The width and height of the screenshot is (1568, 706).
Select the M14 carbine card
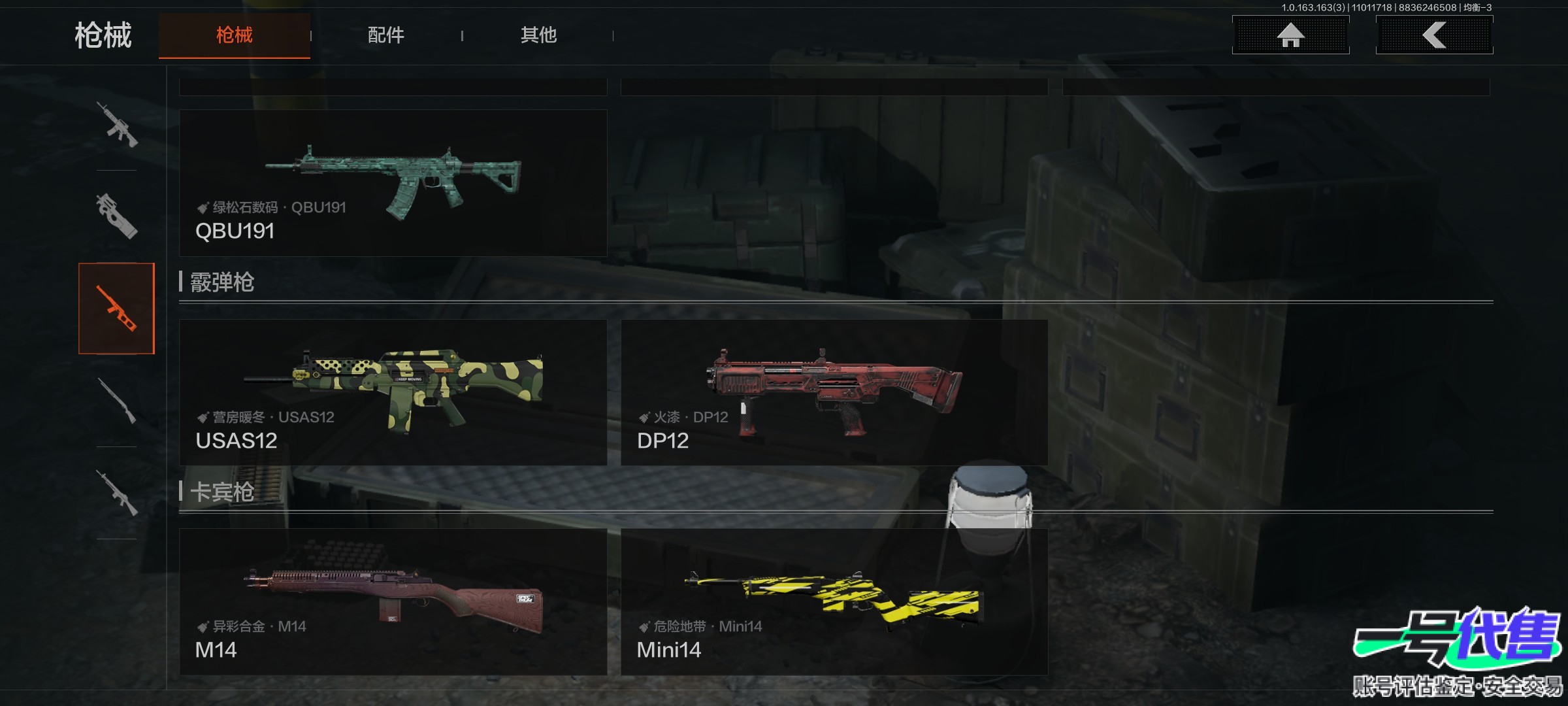point(393,601)
